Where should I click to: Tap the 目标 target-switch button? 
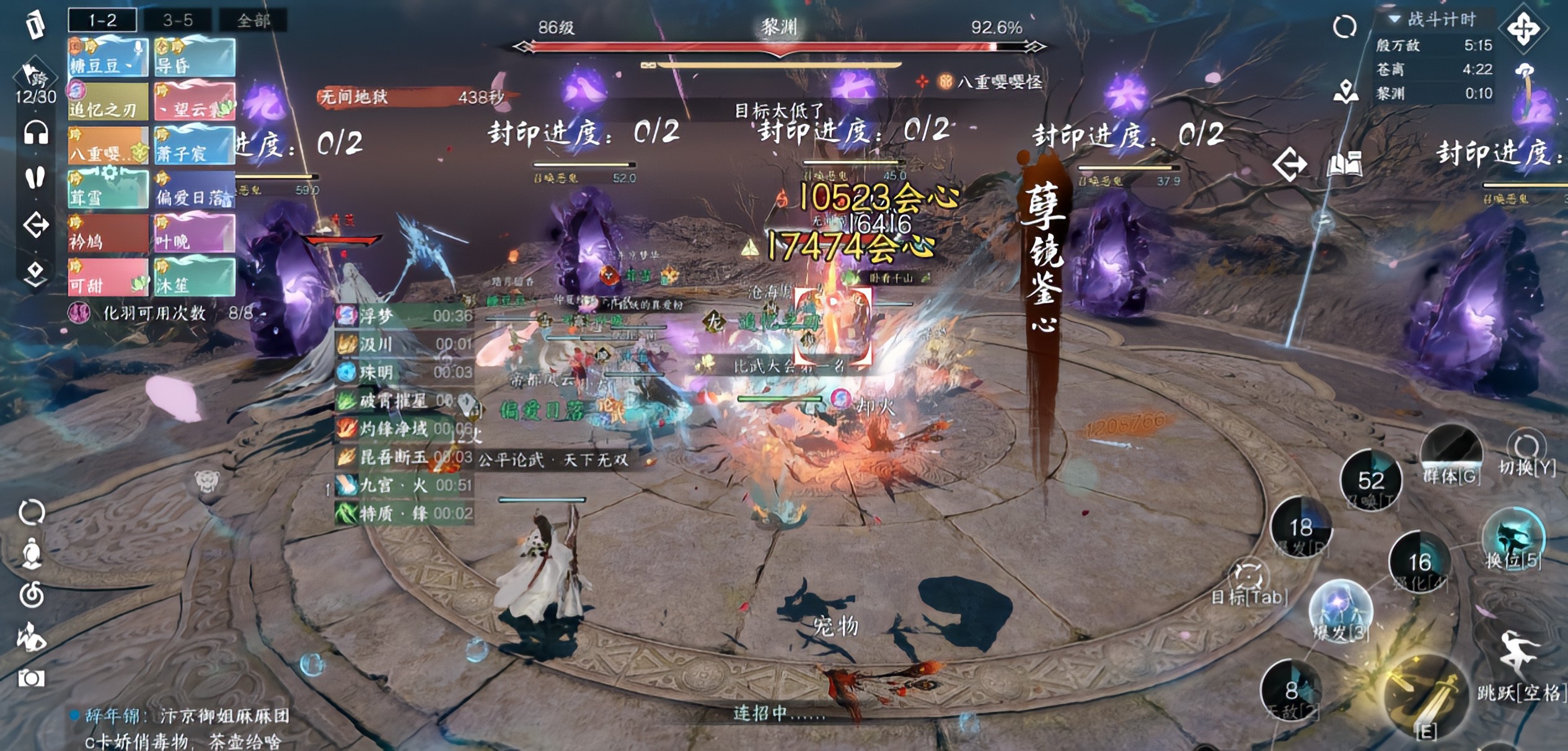coord(1248,579)
